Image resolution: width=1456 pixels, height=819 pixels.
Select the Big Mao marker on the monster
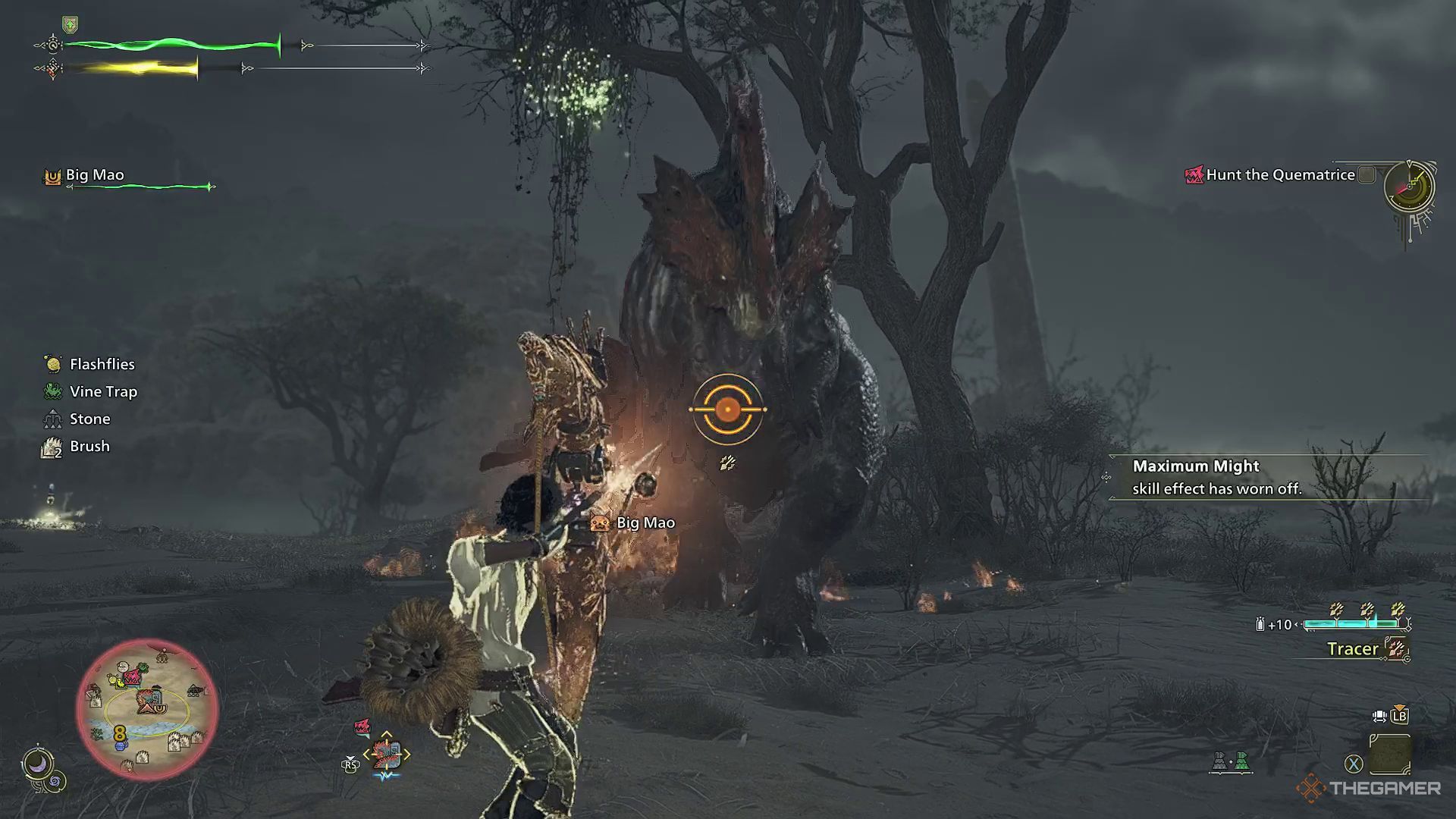(599, 522)
